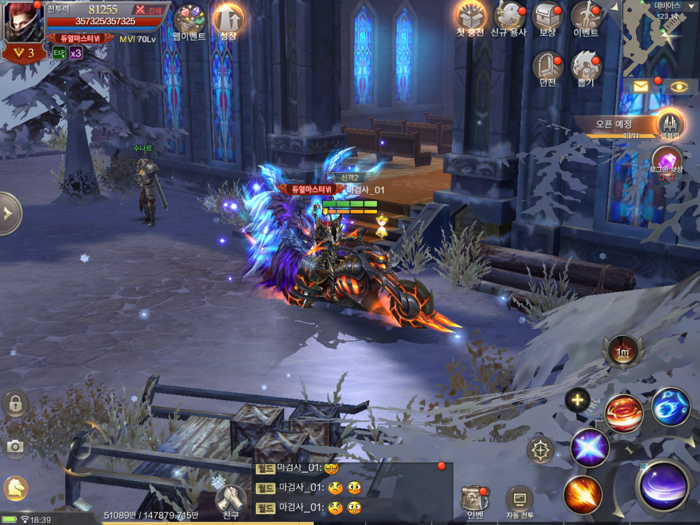Viewport: 700px width, 525px height.
Task: Click the gold plus button
Action: pos(577,401)
